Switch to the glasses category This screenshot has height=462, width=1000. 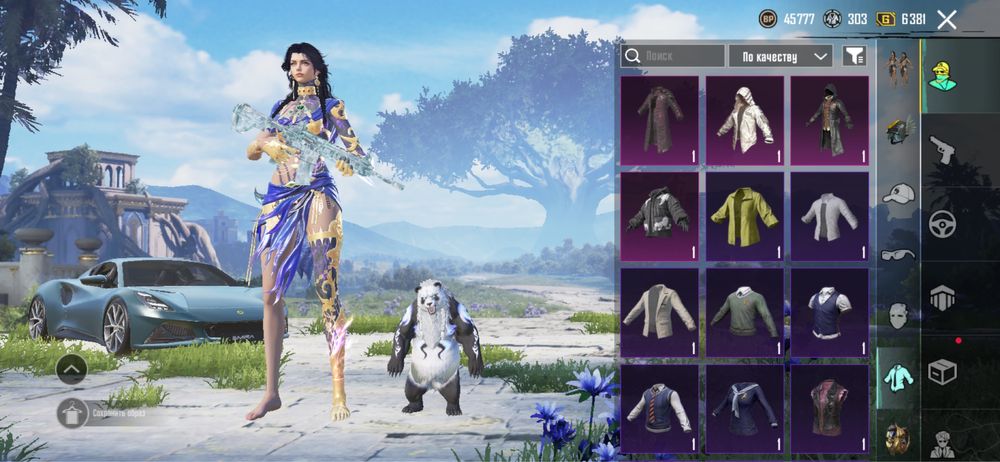click(899, 254)
